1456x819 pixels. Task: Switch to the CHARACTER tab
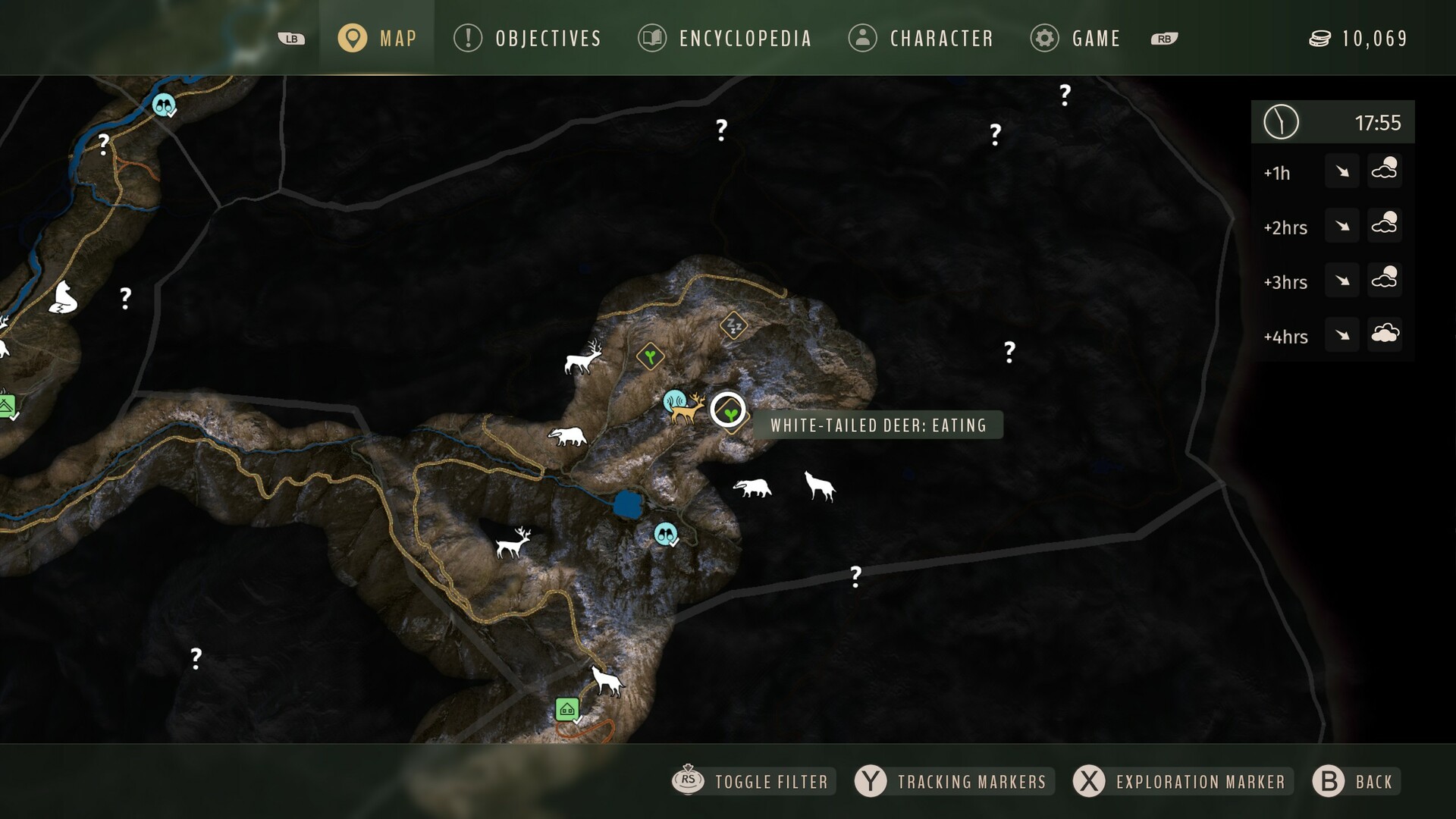pyautogui.click(x=920, y=38)
